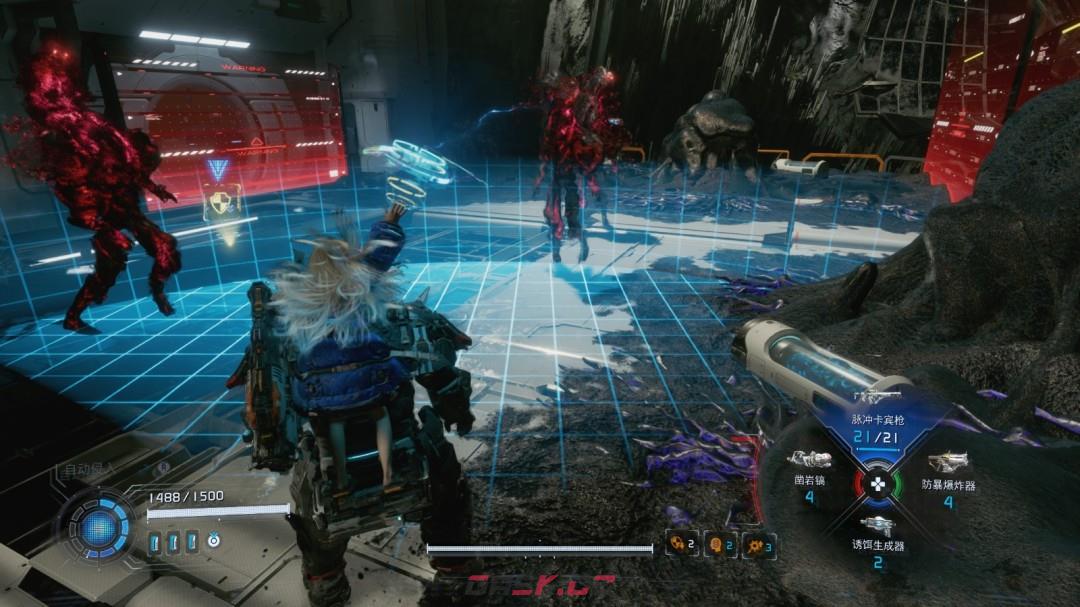Screen dimensions: 1080x607
Task: Click the weapon wheel center d-pad icon
Action: pos(877,485)
